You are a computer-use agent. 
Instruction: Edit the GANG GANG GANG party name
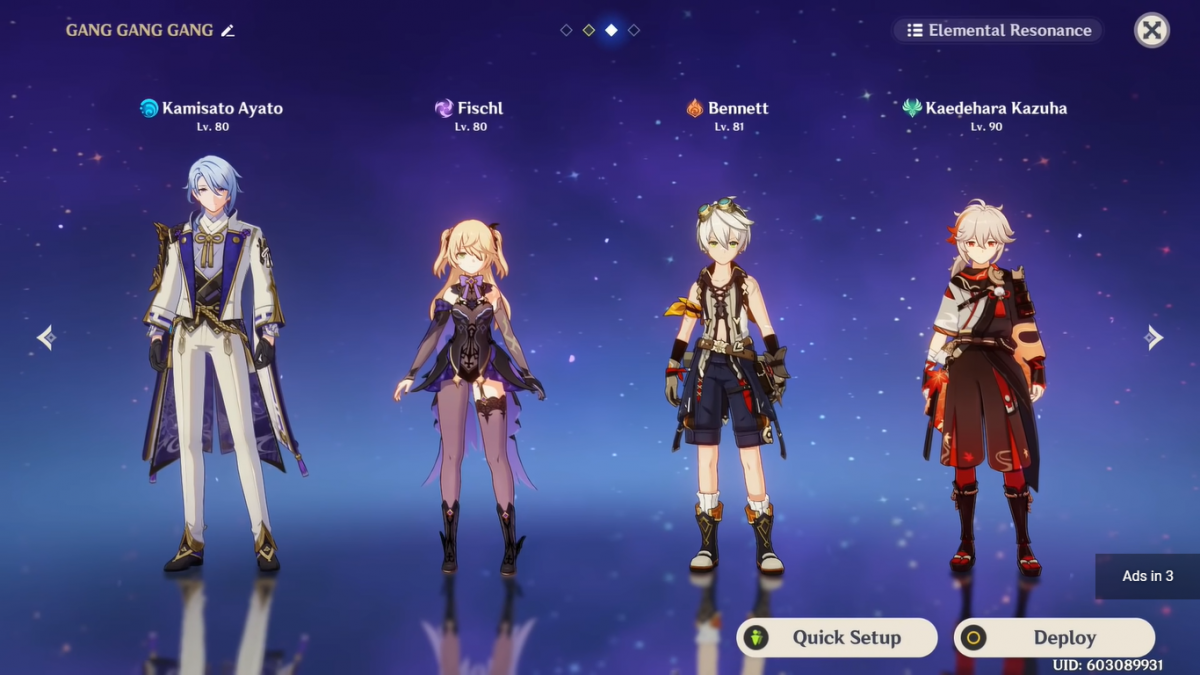click(x=228, y=31)
